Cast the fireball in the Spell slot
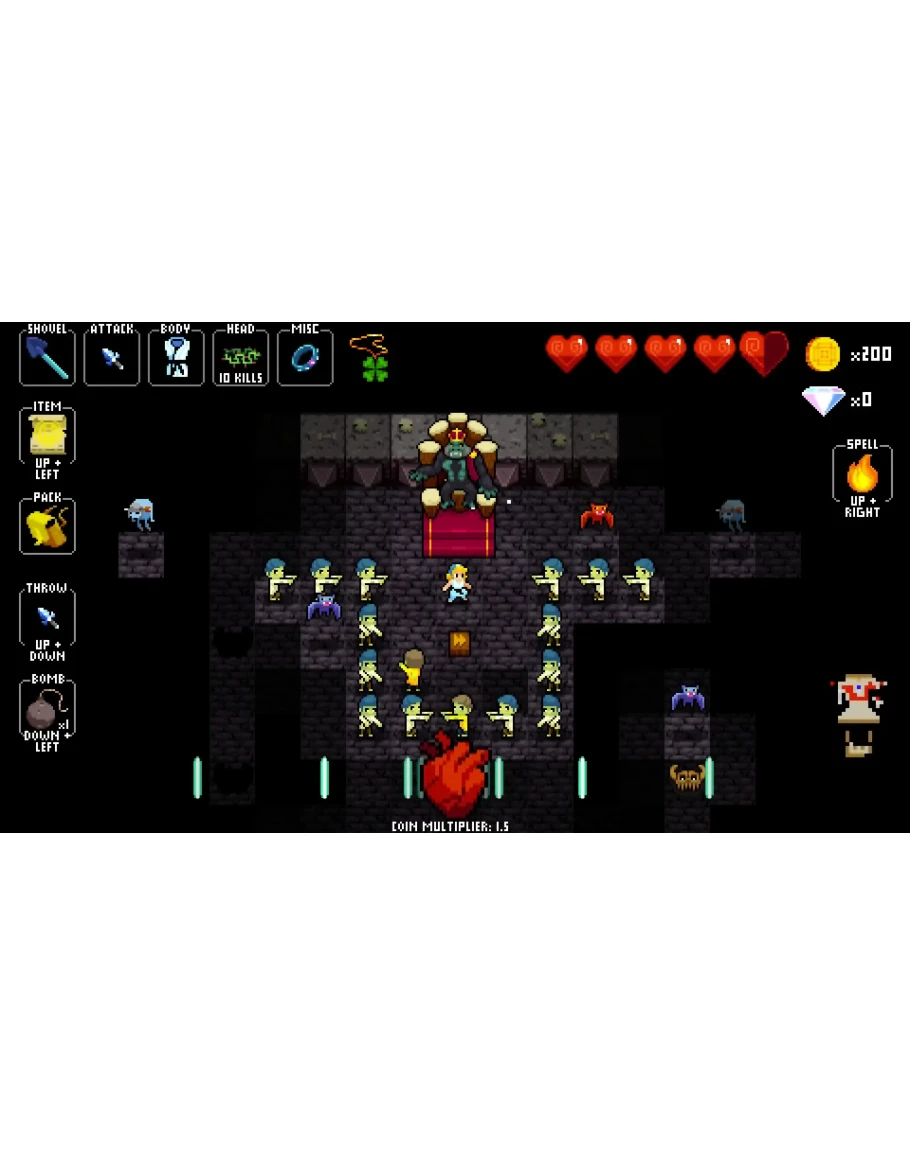 [862, 473]
